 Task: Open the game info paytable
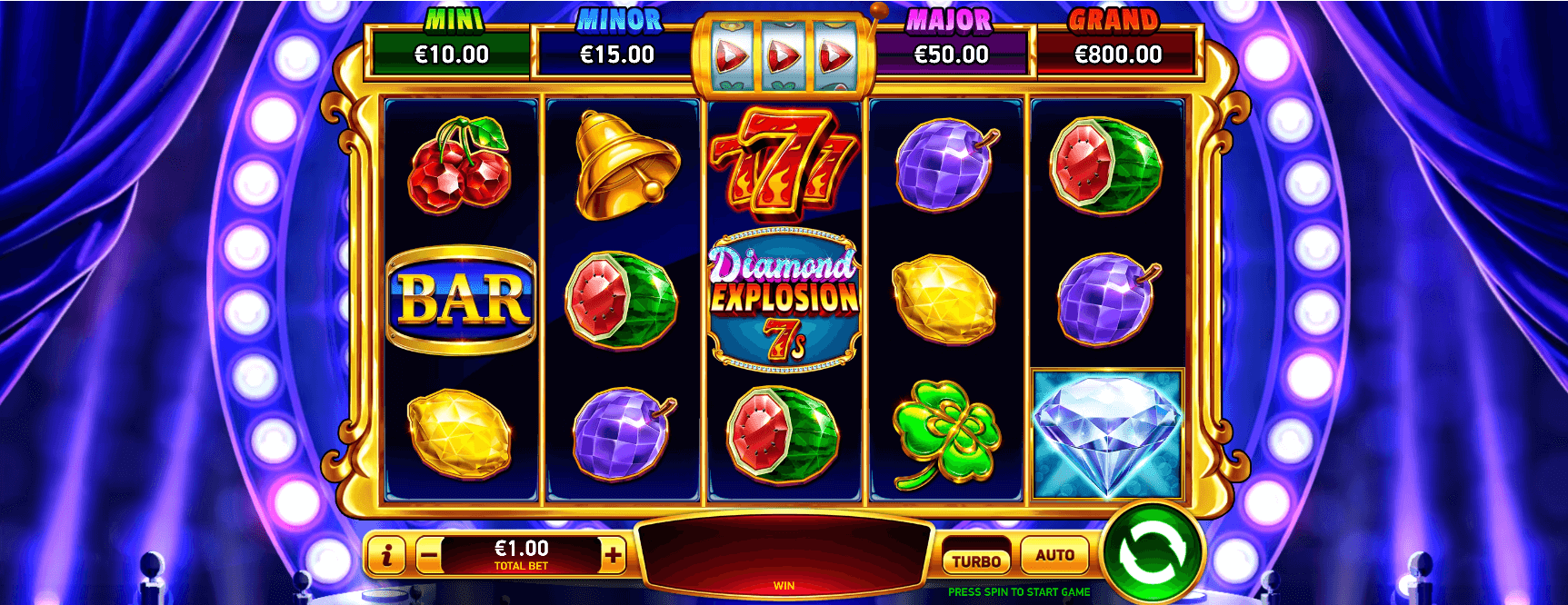tap(388, 555)
